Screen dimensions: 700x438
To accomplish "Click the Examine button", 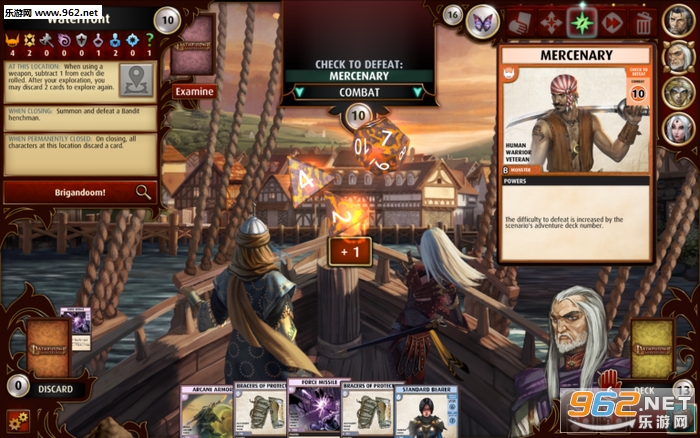I will point(194,91).
